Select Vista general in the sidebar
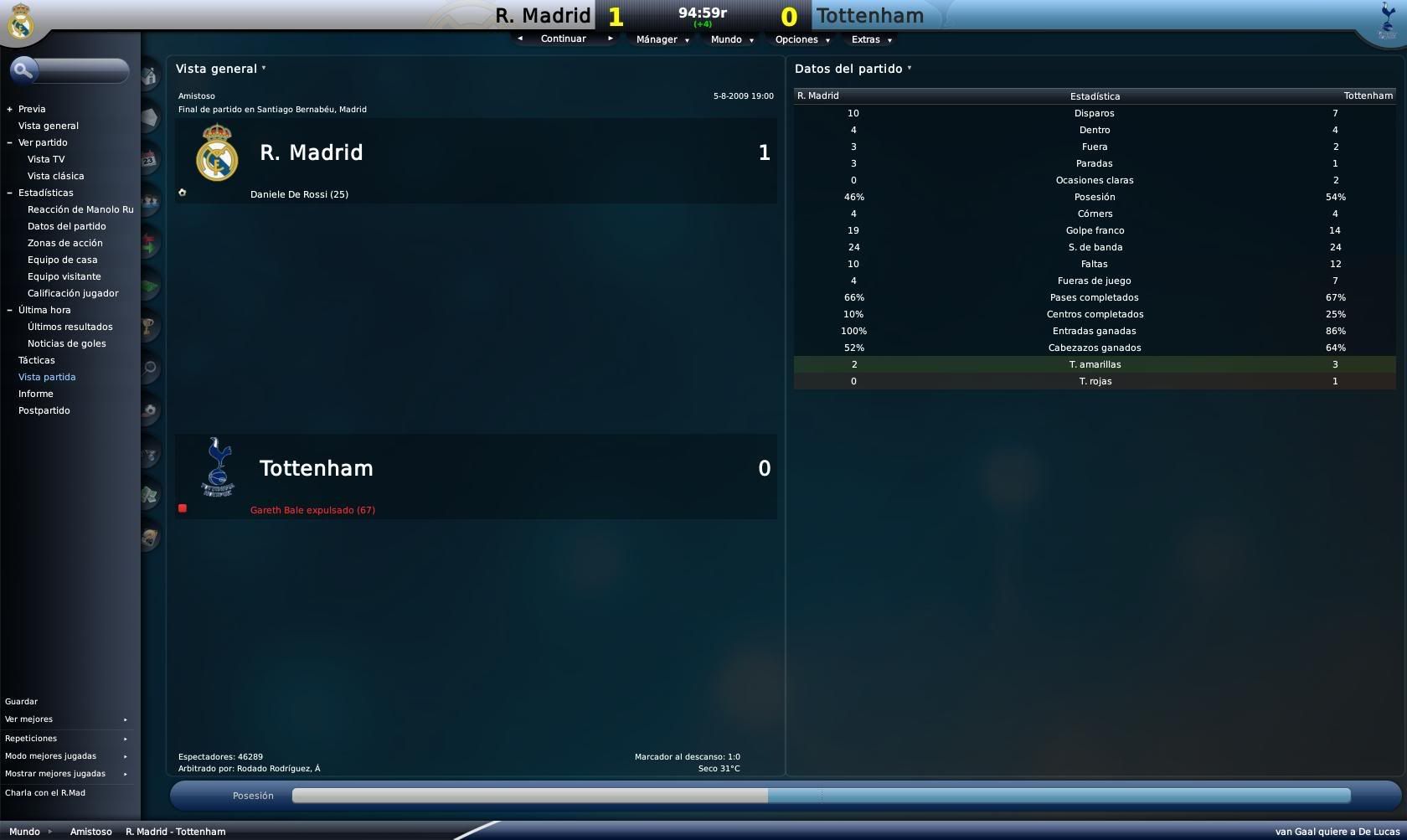 (x=49, y=126)
